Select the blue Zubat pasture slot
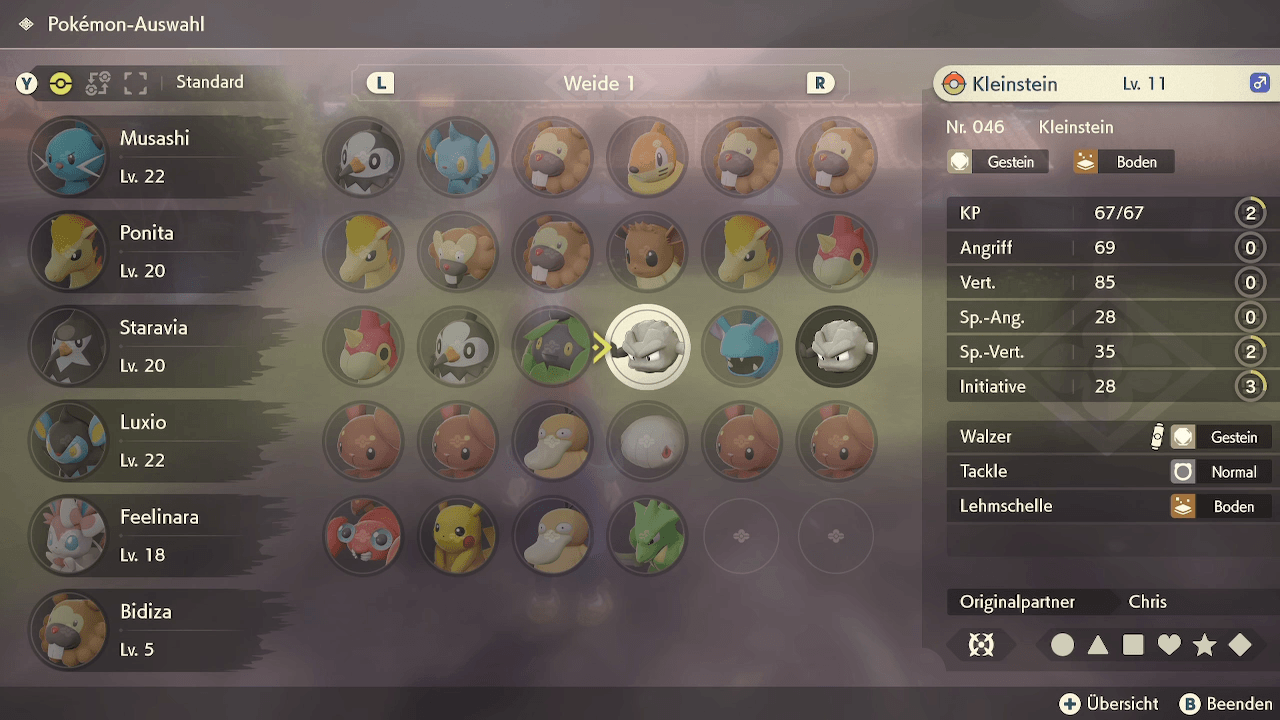The image size is (1280, 720). [741, 347]
